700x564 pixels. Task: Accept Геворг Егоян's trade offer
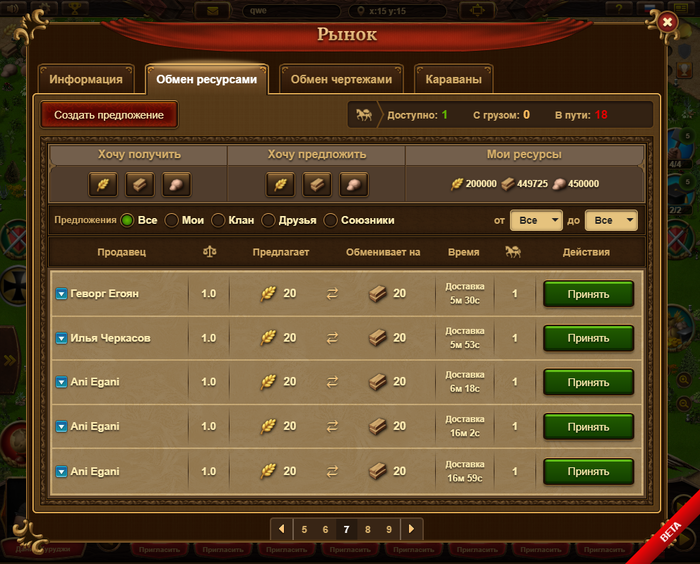pos(588,294)
